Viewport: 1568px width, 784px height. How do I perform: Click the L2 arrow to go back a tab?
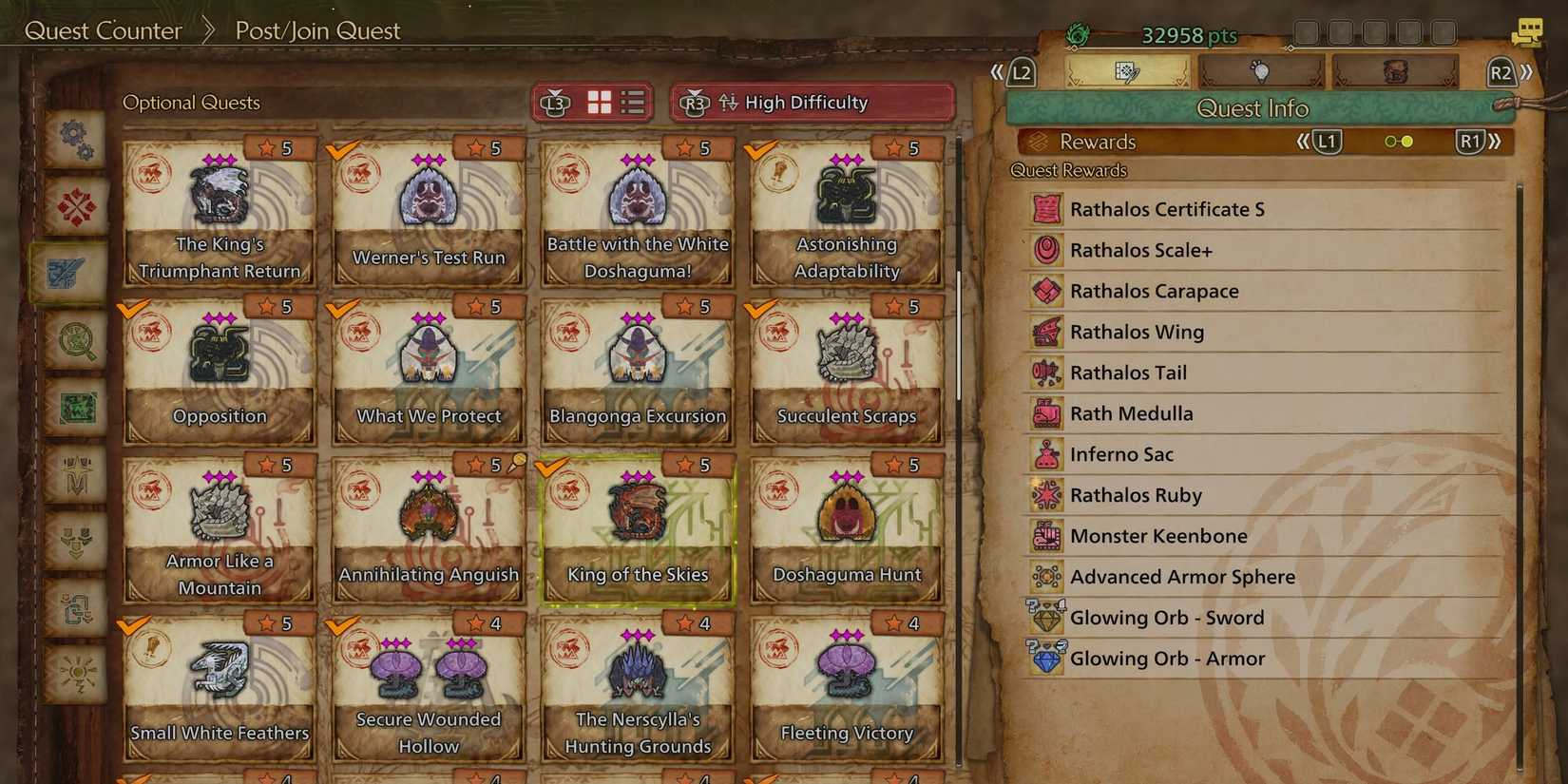(x=1021, y=69)
